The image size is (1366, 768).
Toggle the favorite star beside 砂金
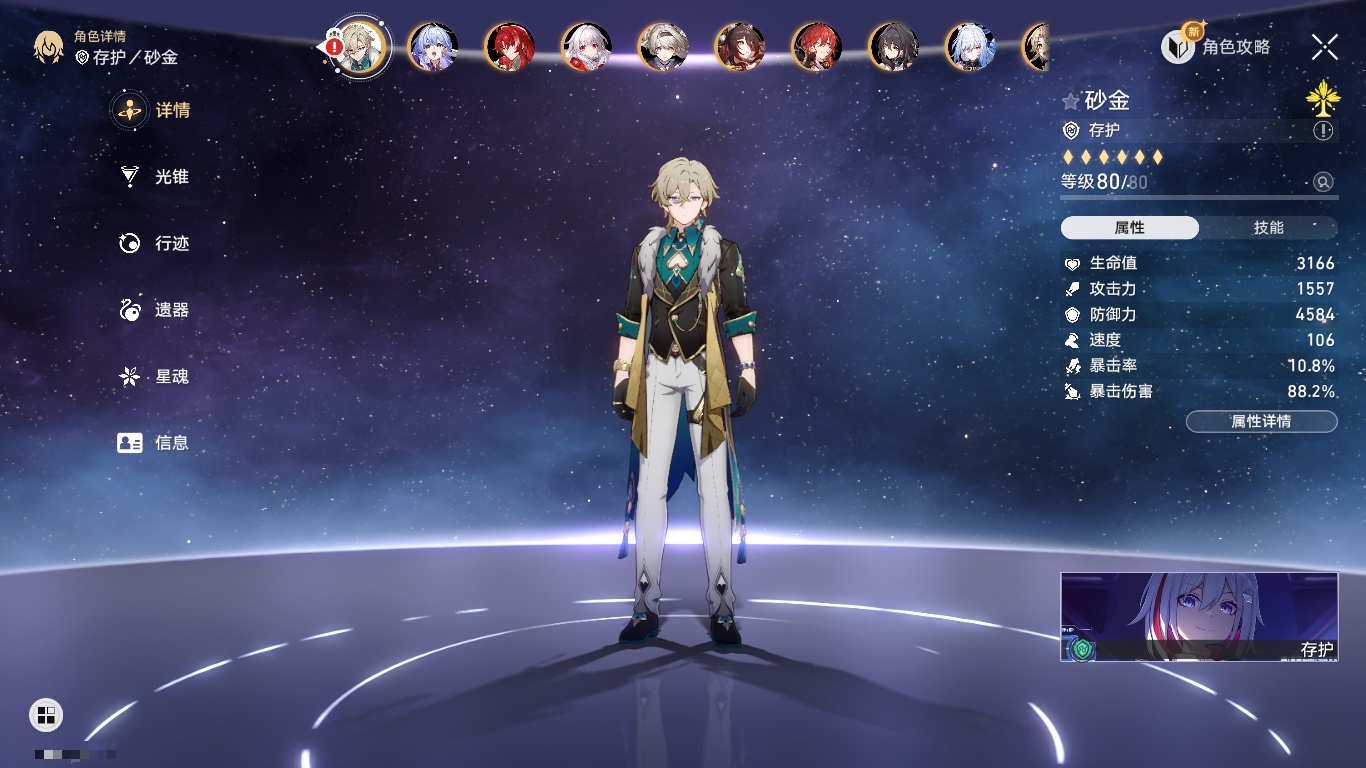coord(1071,101)
